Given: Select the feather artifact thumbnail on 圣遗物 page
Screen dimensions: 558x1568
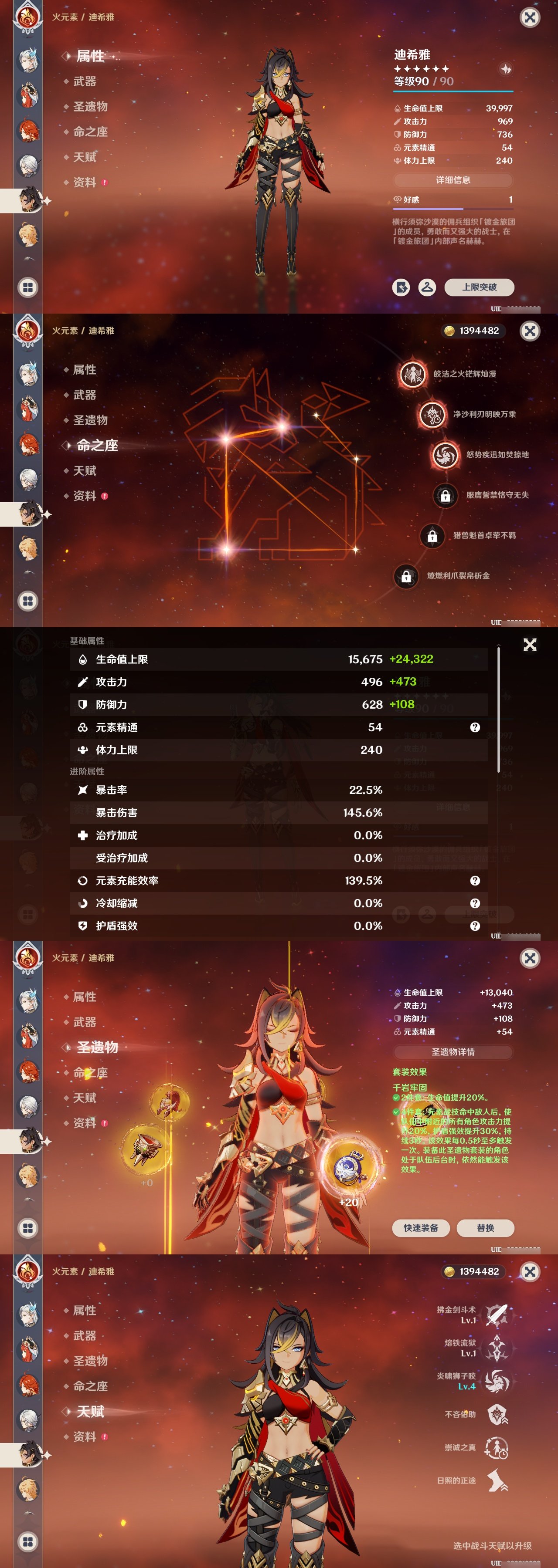Looking at the screenshot, I should coord(169,1102).
